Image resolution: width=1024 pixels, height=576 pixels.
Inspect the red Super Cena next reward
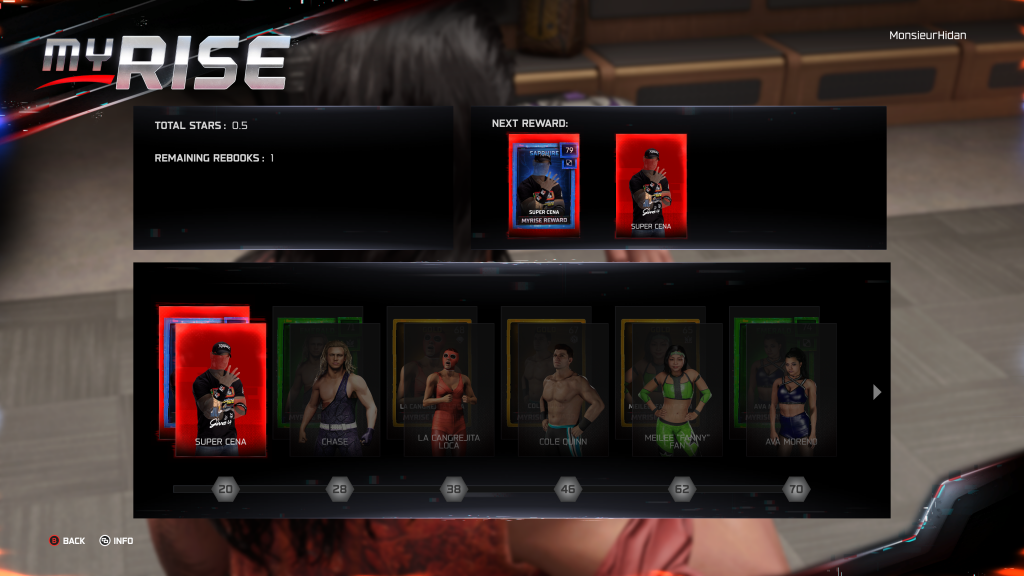click(651, 185)
